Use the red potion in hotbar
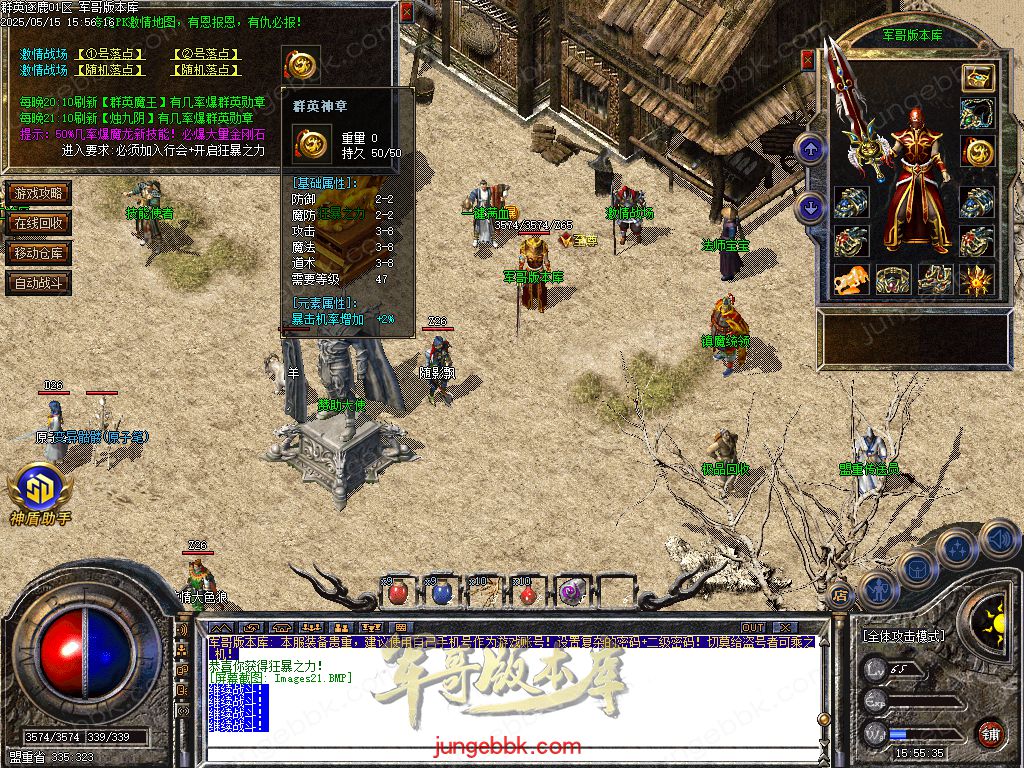 [398, 592]
